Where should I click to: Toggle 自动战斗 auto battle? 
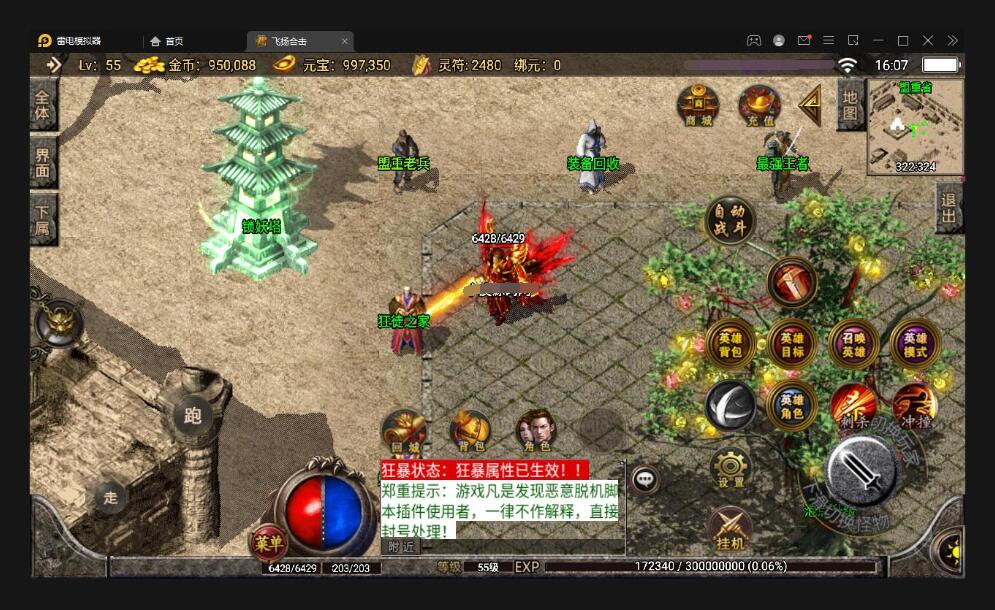click(730, 219)
